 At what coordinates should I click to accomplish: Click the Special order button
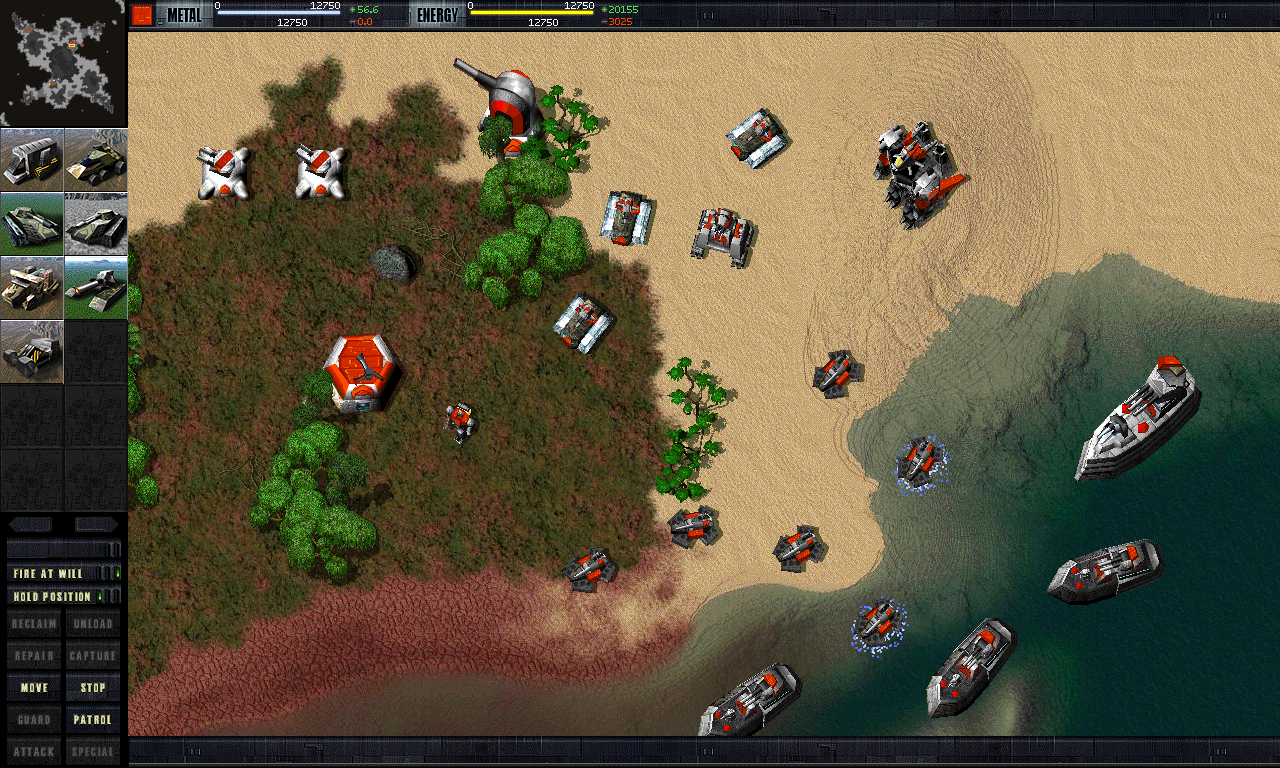[93, 752]
